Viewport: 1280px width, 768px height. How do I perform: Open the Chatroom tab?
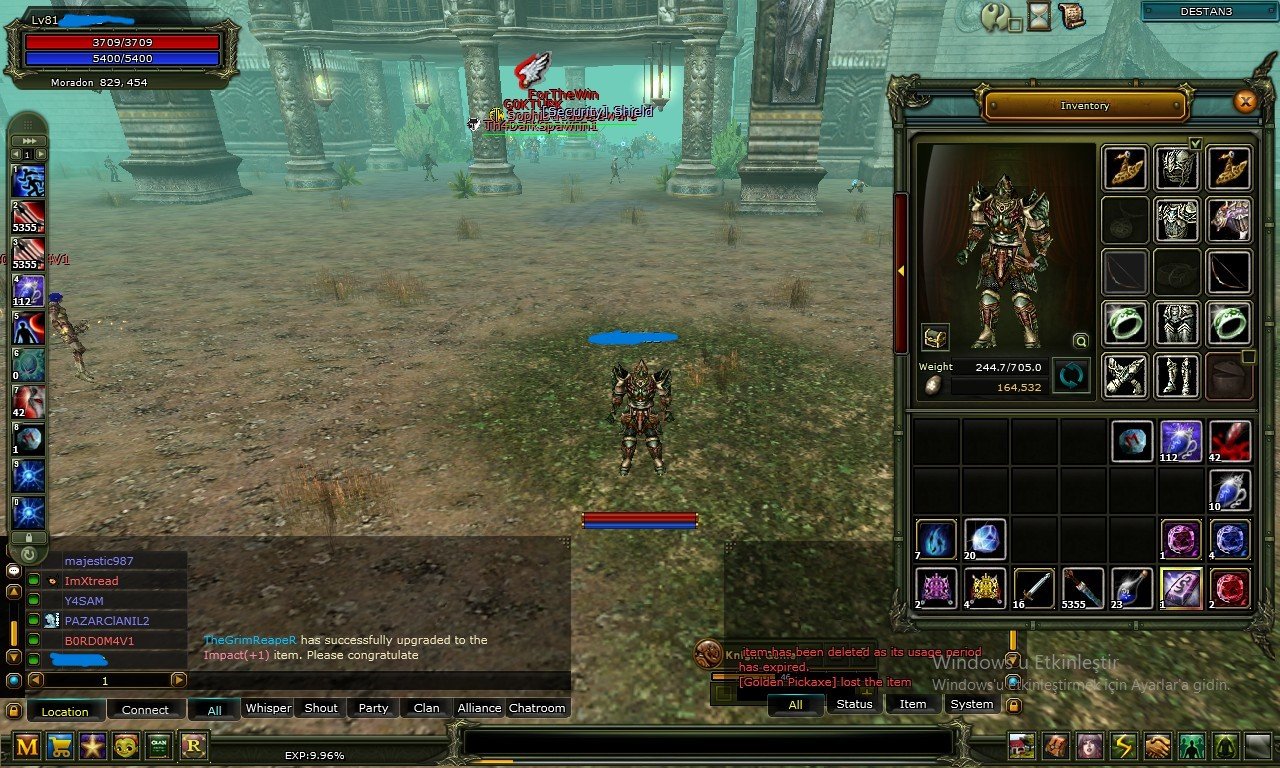point(537,708)
